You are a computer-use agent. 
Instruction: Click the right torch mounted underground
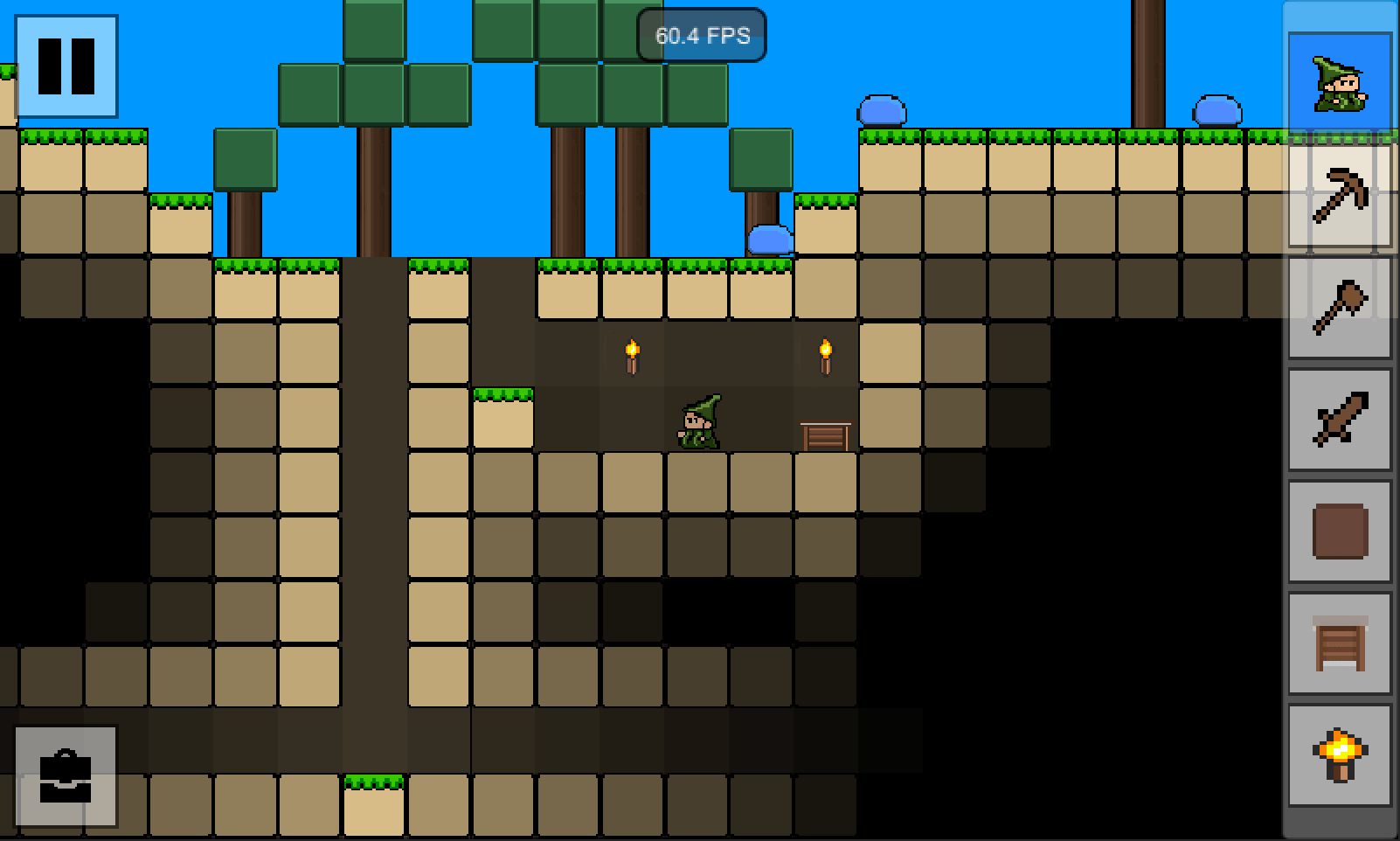[824, 354]
